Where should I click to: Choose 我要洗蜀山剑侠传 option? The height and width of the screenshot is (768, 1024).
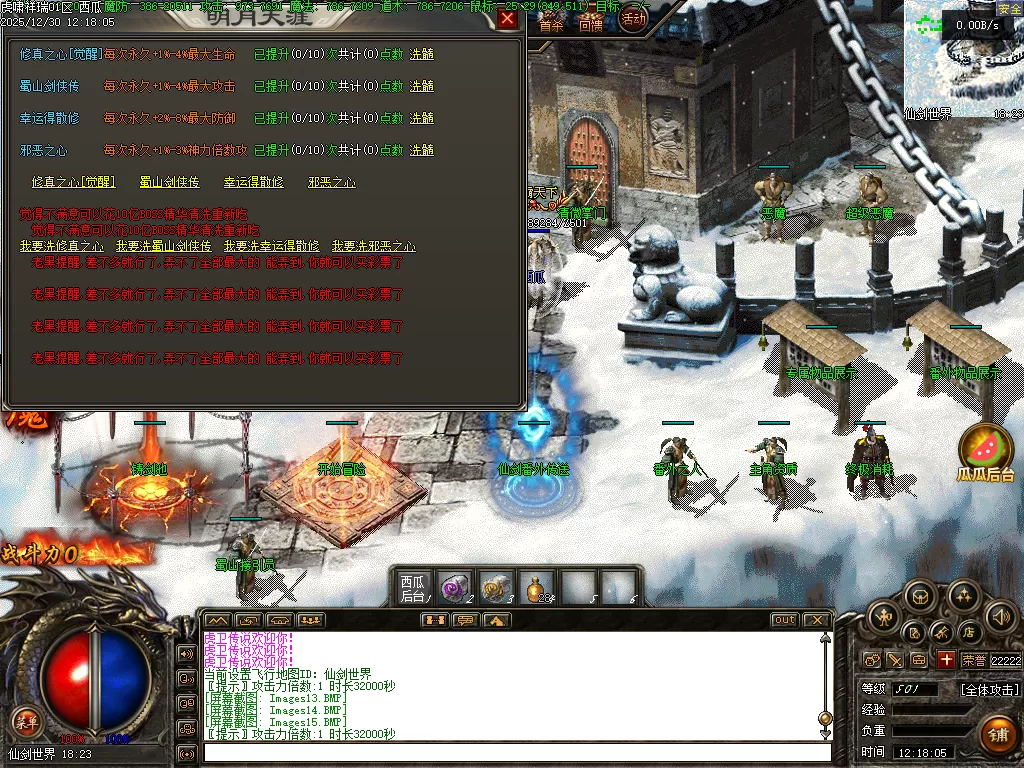[164, 246]
